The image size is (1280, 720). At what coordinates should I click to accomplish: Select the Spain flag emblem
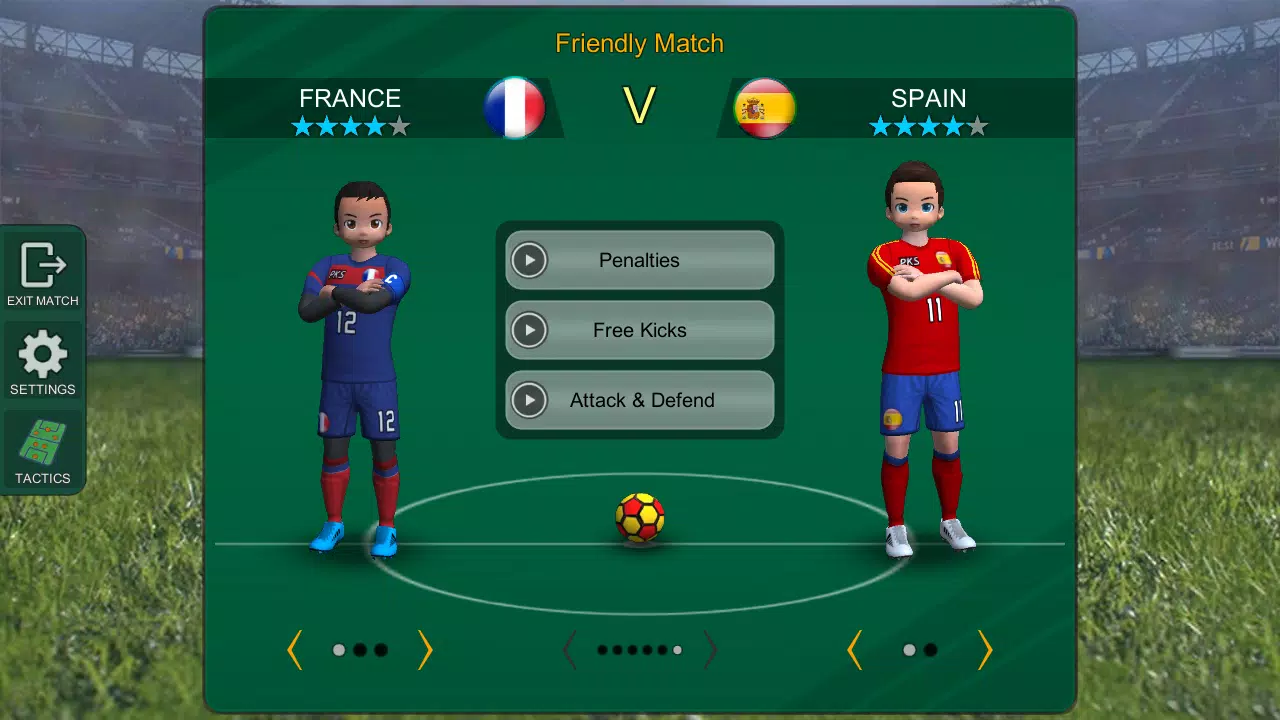[x=764, y=105]
